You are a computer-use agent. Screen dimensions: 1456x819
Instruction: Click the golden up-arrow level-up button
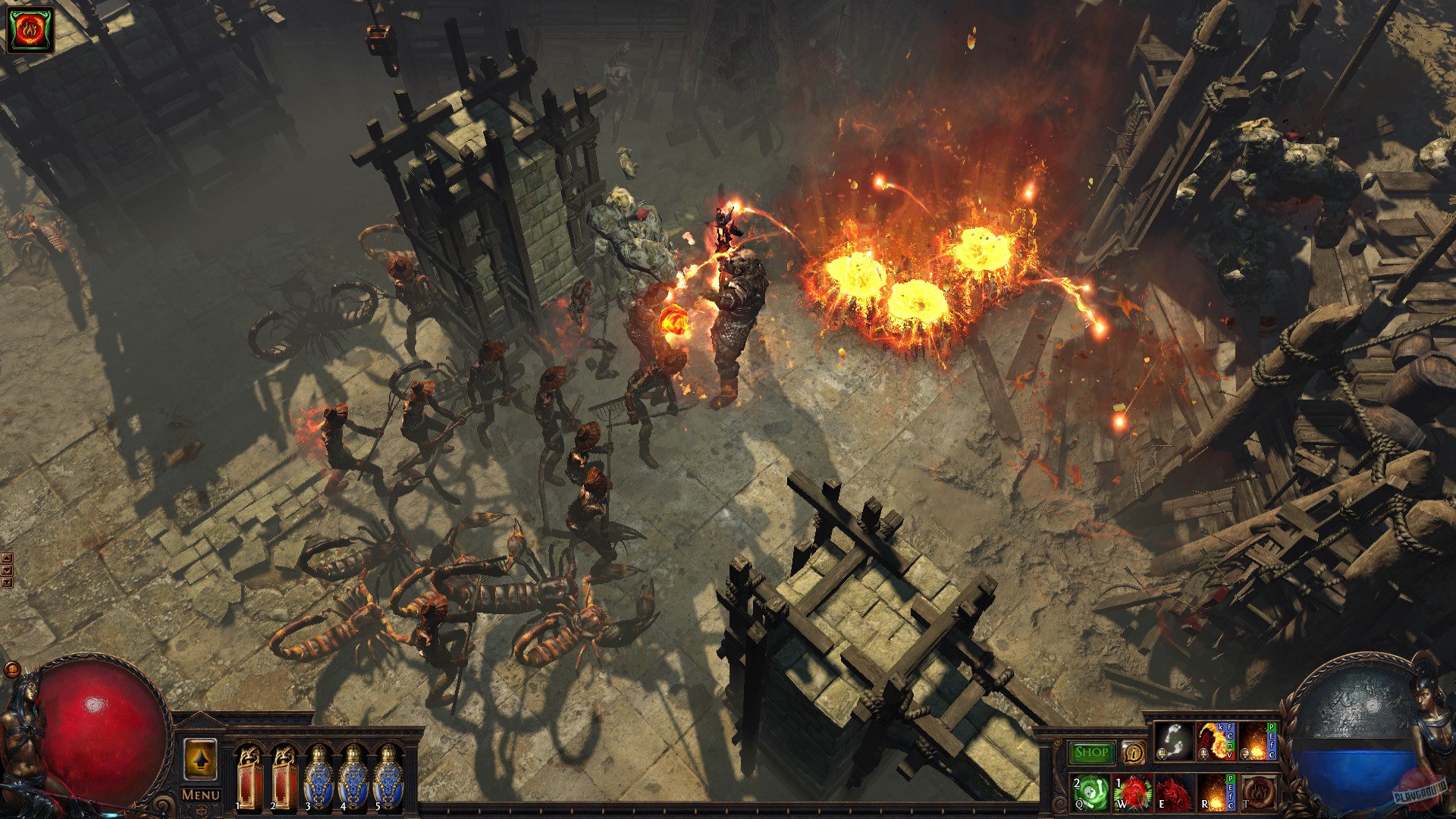pyautogui.click(x=200, y=759)
